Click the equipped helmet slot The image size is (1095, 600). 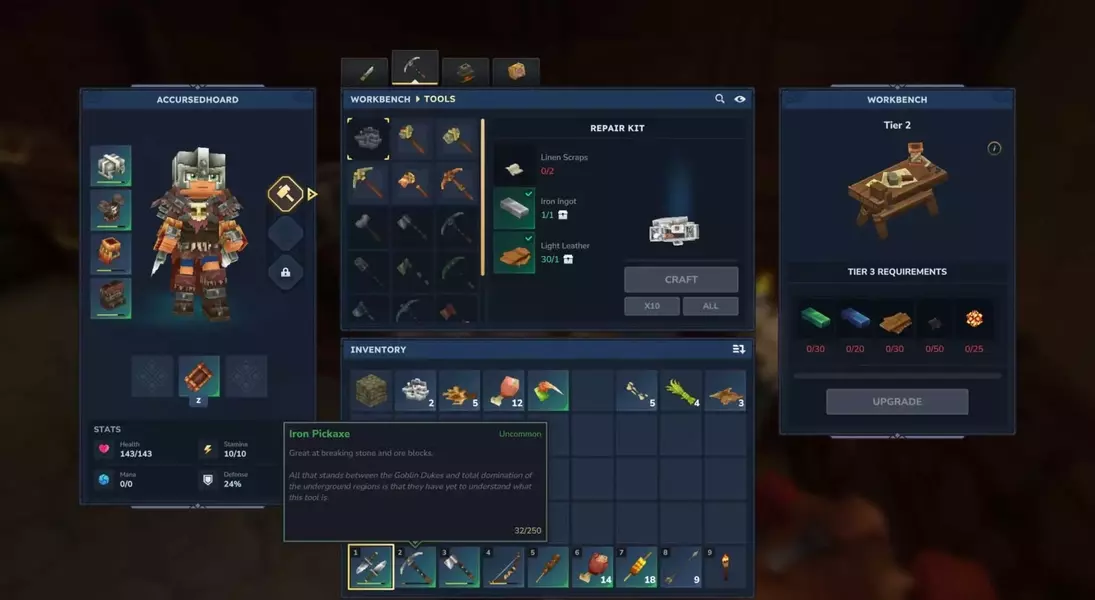point(111,166)
